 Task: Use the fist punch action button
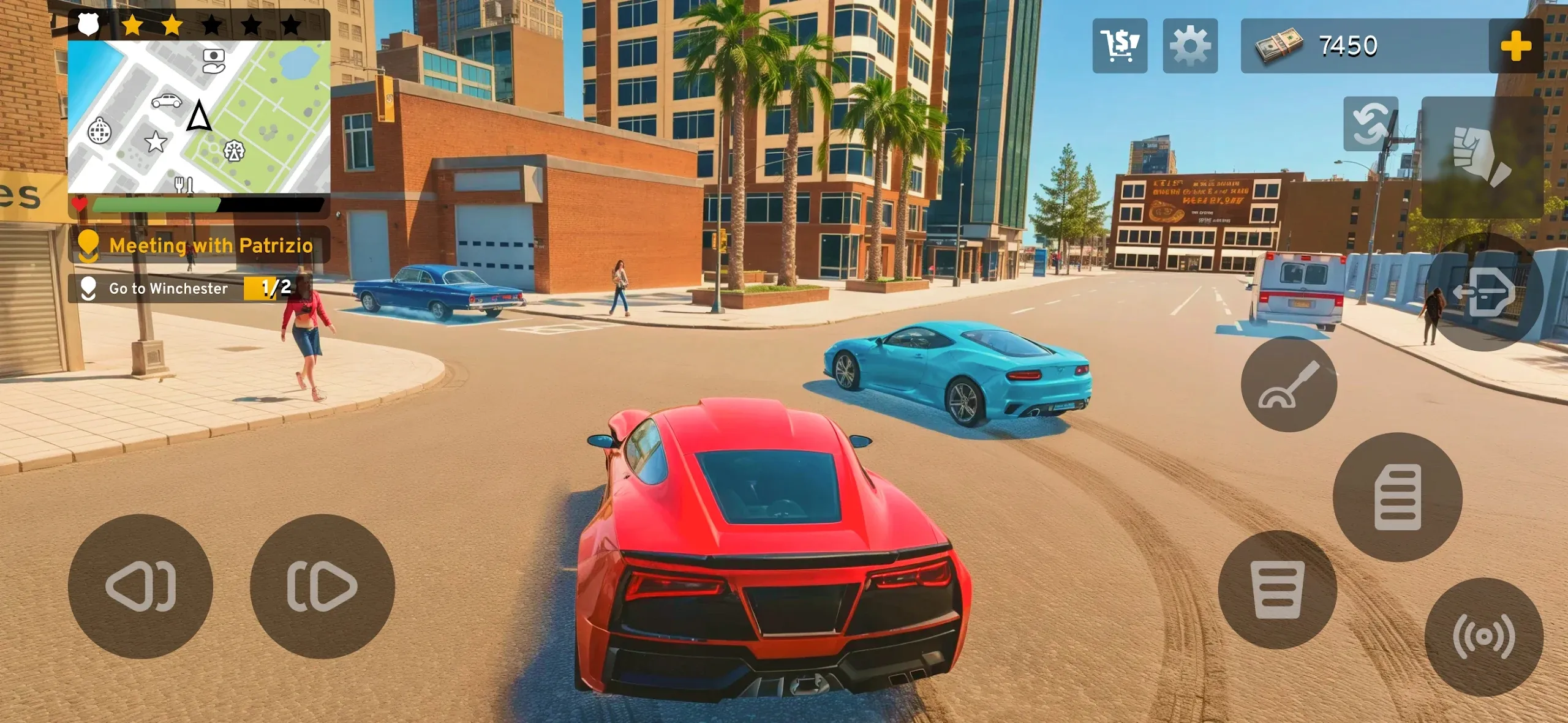coord(1482,157)
